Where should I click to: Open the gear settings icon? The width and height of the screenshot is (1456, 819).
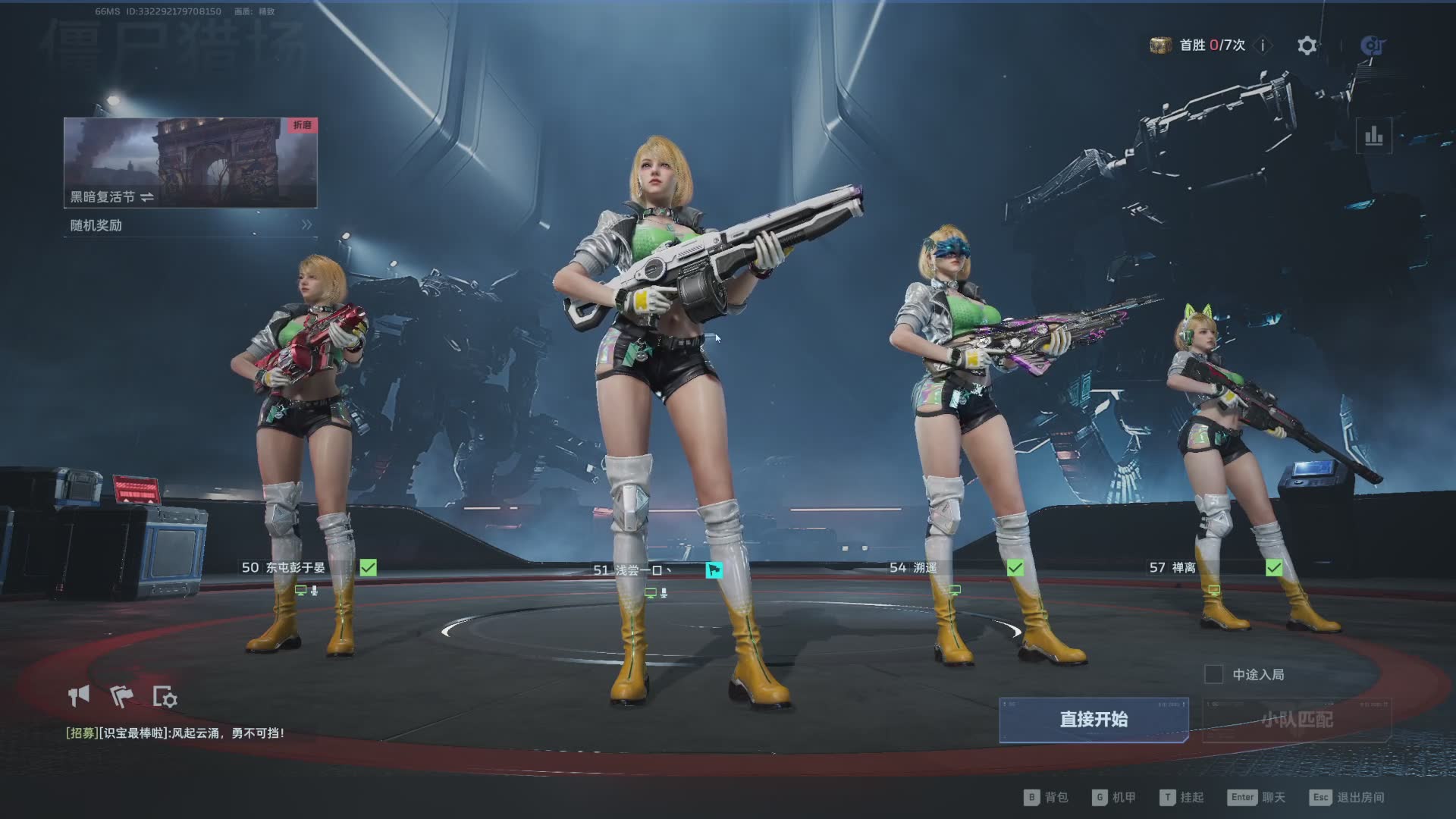[1307, 45]
